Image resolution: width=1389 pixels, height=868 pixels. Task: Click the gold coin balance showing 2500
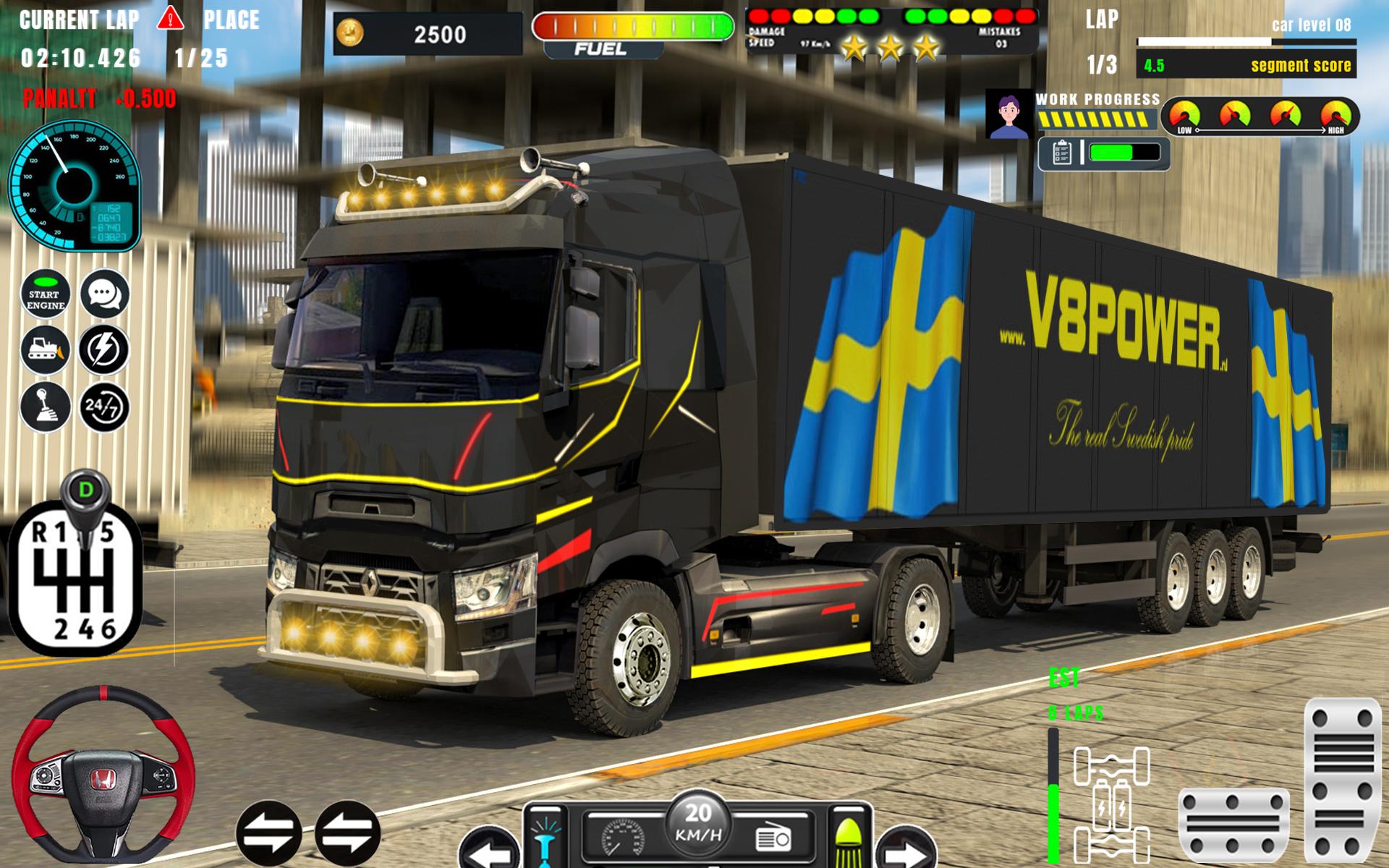tap(427, 34)
